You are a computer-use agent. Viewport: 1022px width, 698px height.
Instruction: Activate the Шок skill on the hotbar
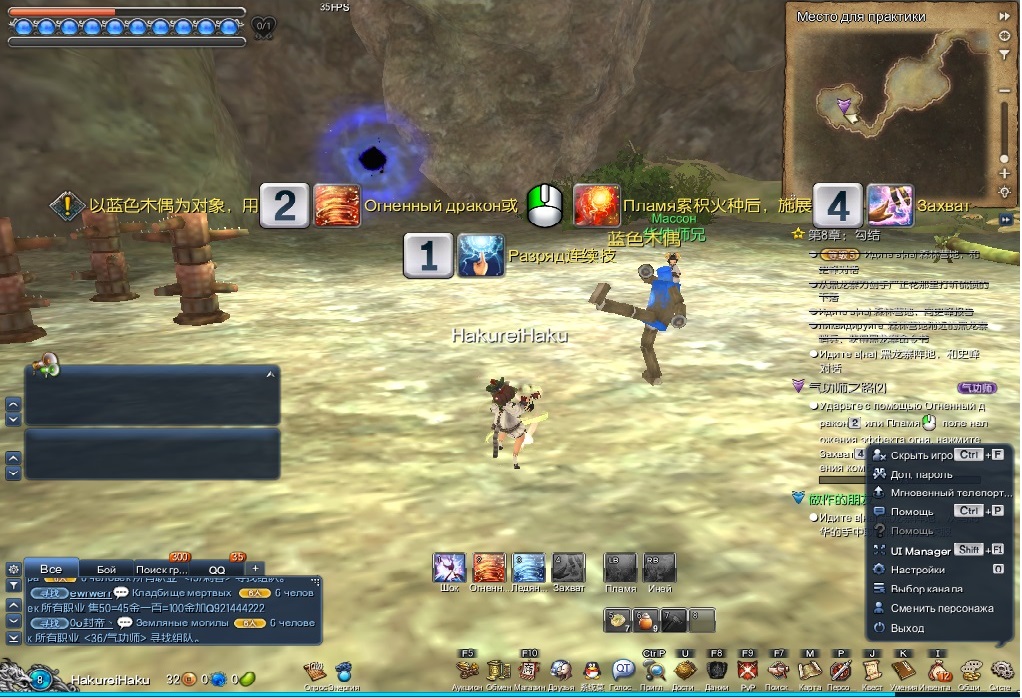coord(449,568)
